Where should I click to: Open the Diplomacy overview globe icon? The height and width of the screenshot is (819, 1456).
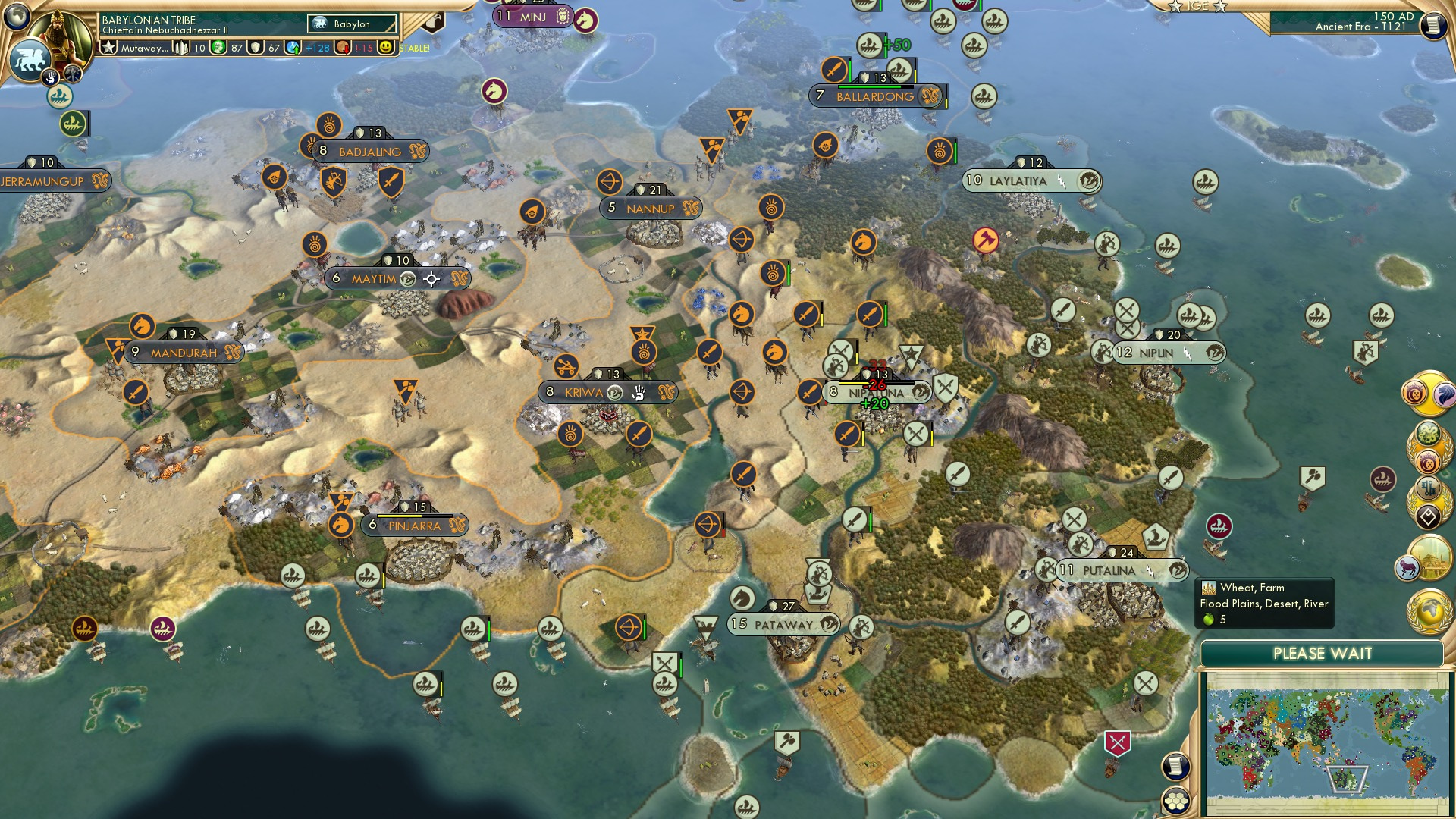pyautogui.click(x=1429, y=610)
